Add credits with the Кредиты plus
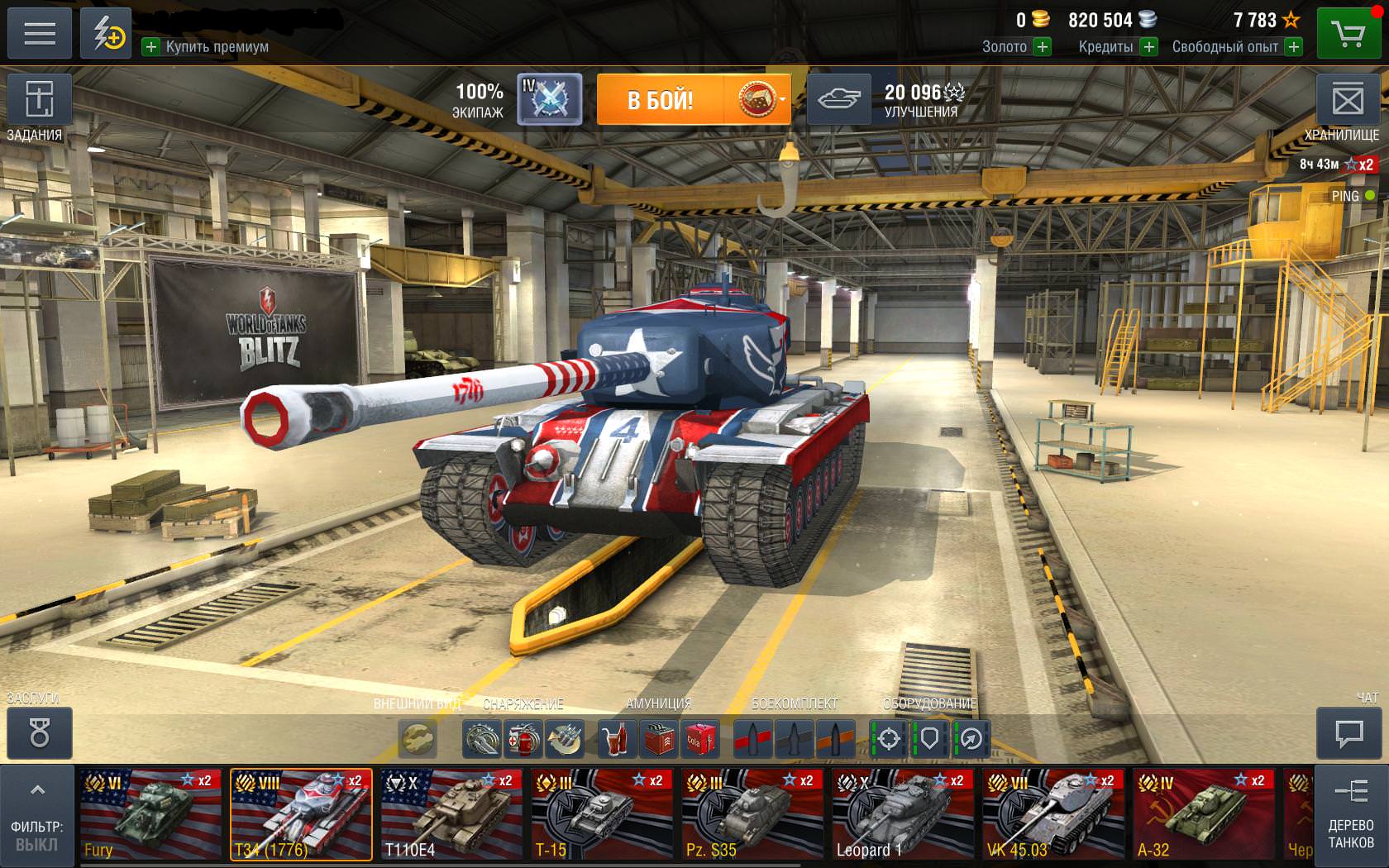 tap(1148, 47)
